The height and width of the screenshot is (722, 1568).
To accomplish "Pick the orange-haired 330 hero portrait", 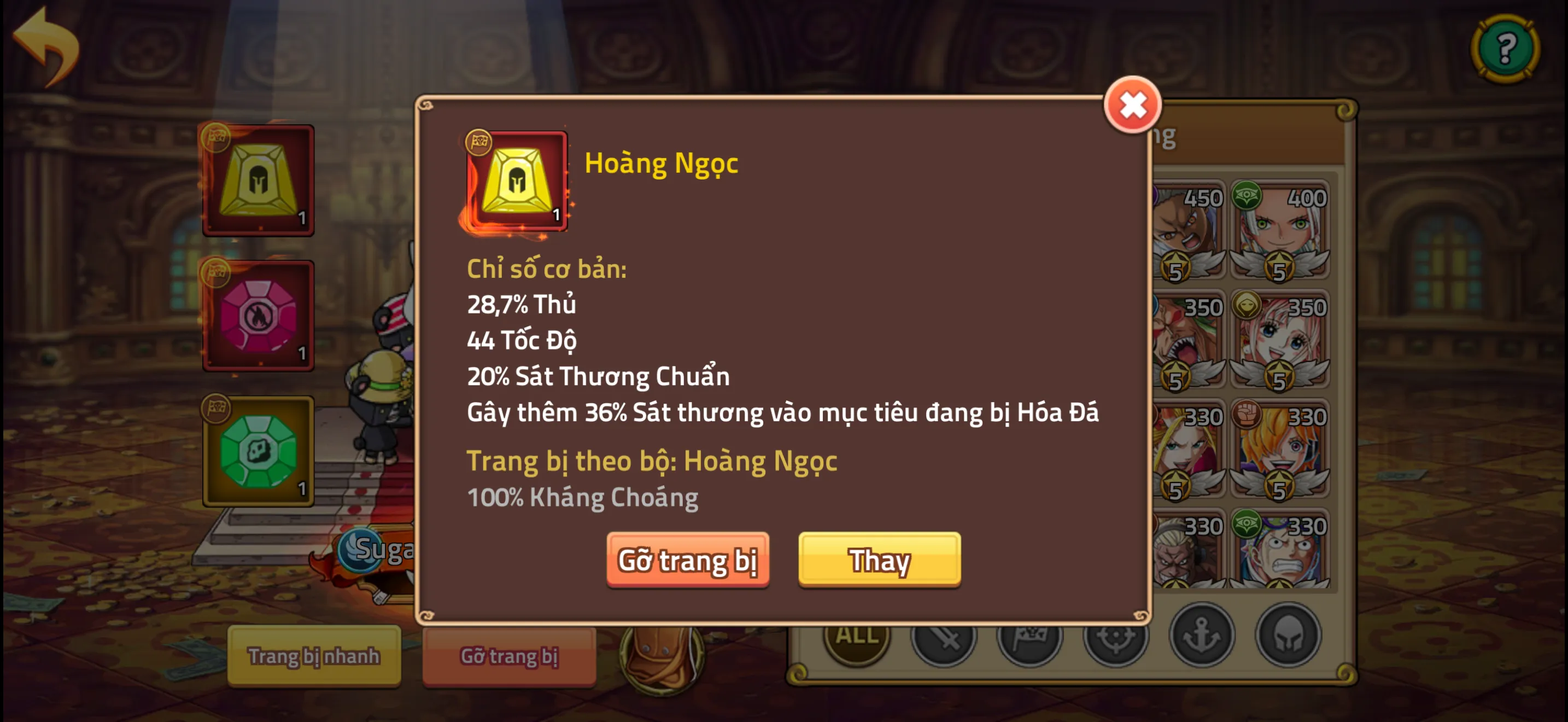I will [x=1279, y=449].
